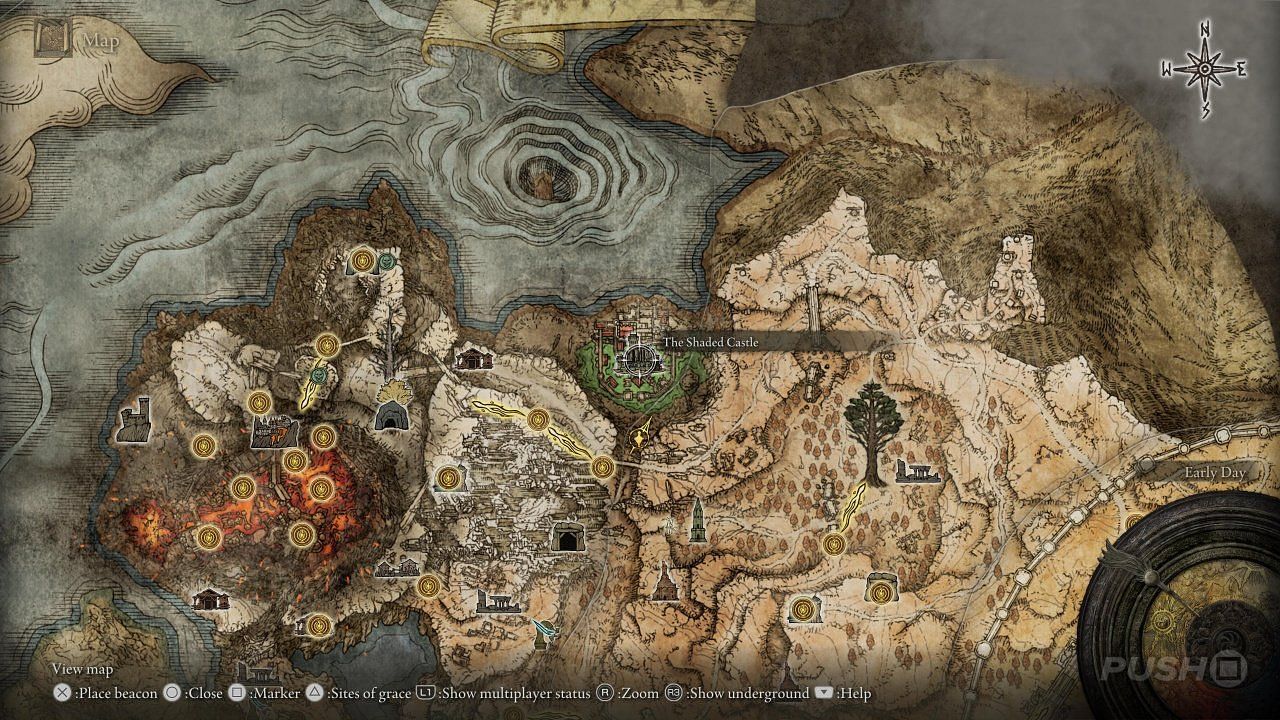Viewport: 1280px width, 720px height.
Task: Select the blue feather map marker
Action: point(546,630)
